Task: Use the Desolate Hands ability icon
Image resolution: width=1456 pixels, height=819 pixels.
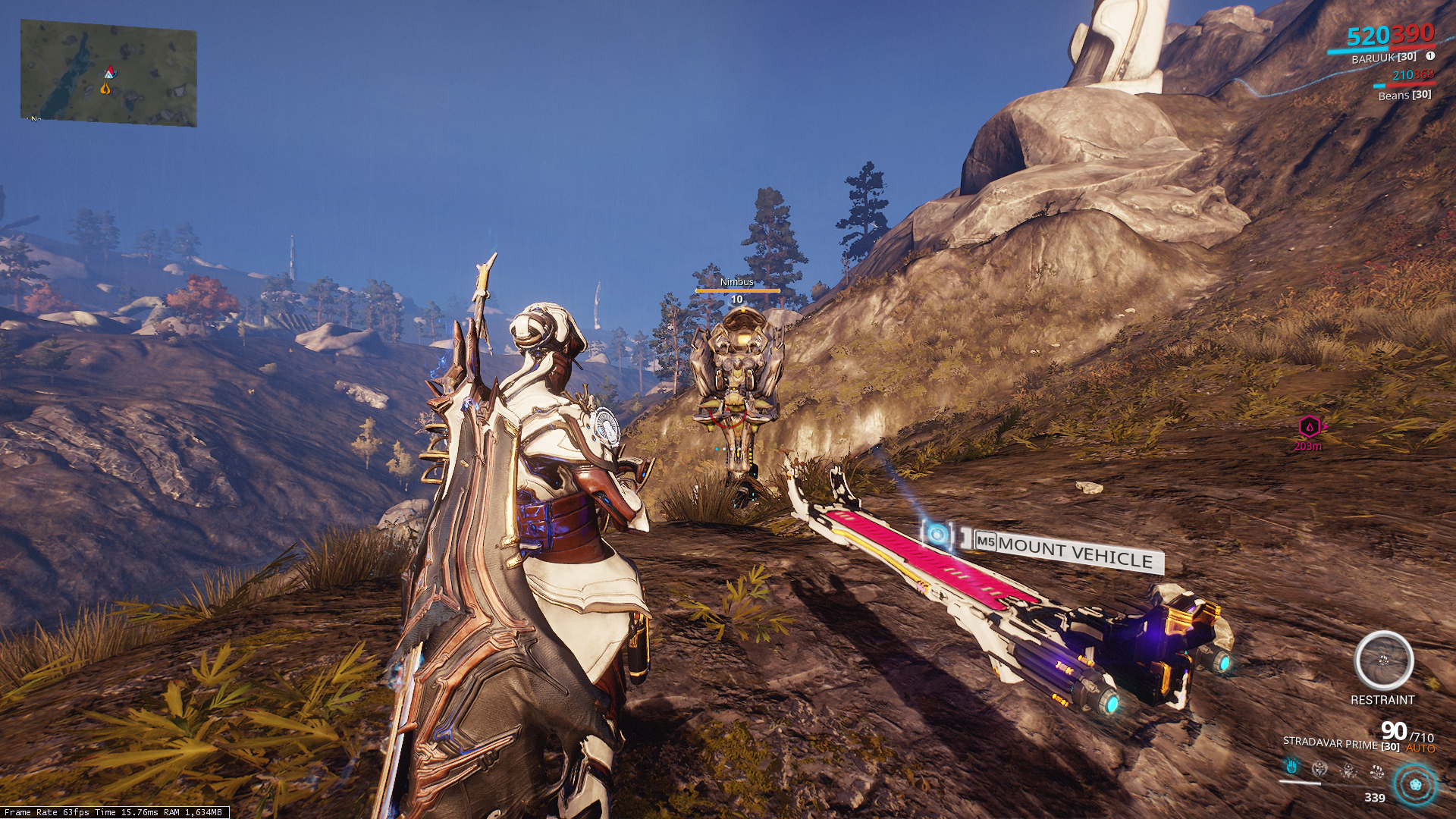Action: coord(1349,770)
